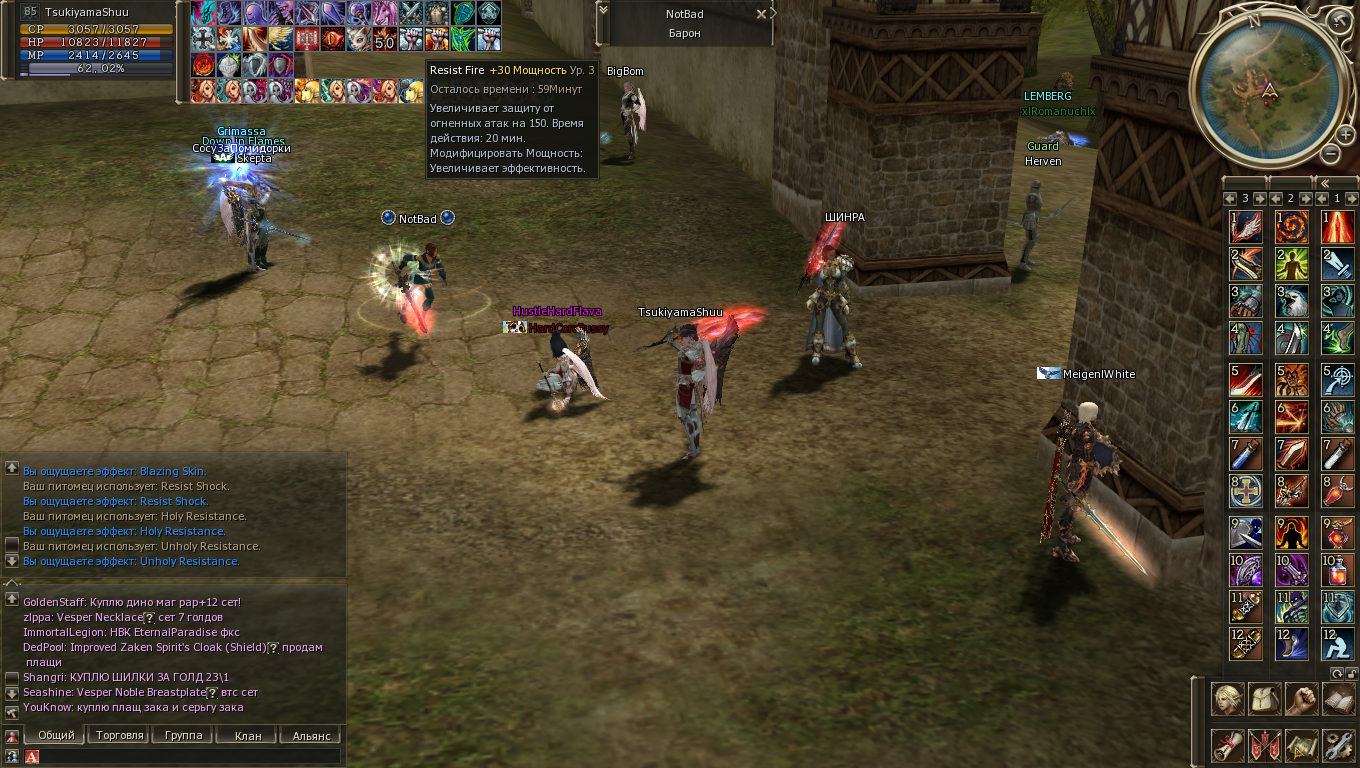Viewport: 1360px width, 768px height.
Task: Show the Альянс chat tab
Action: (x=311, y=735)
